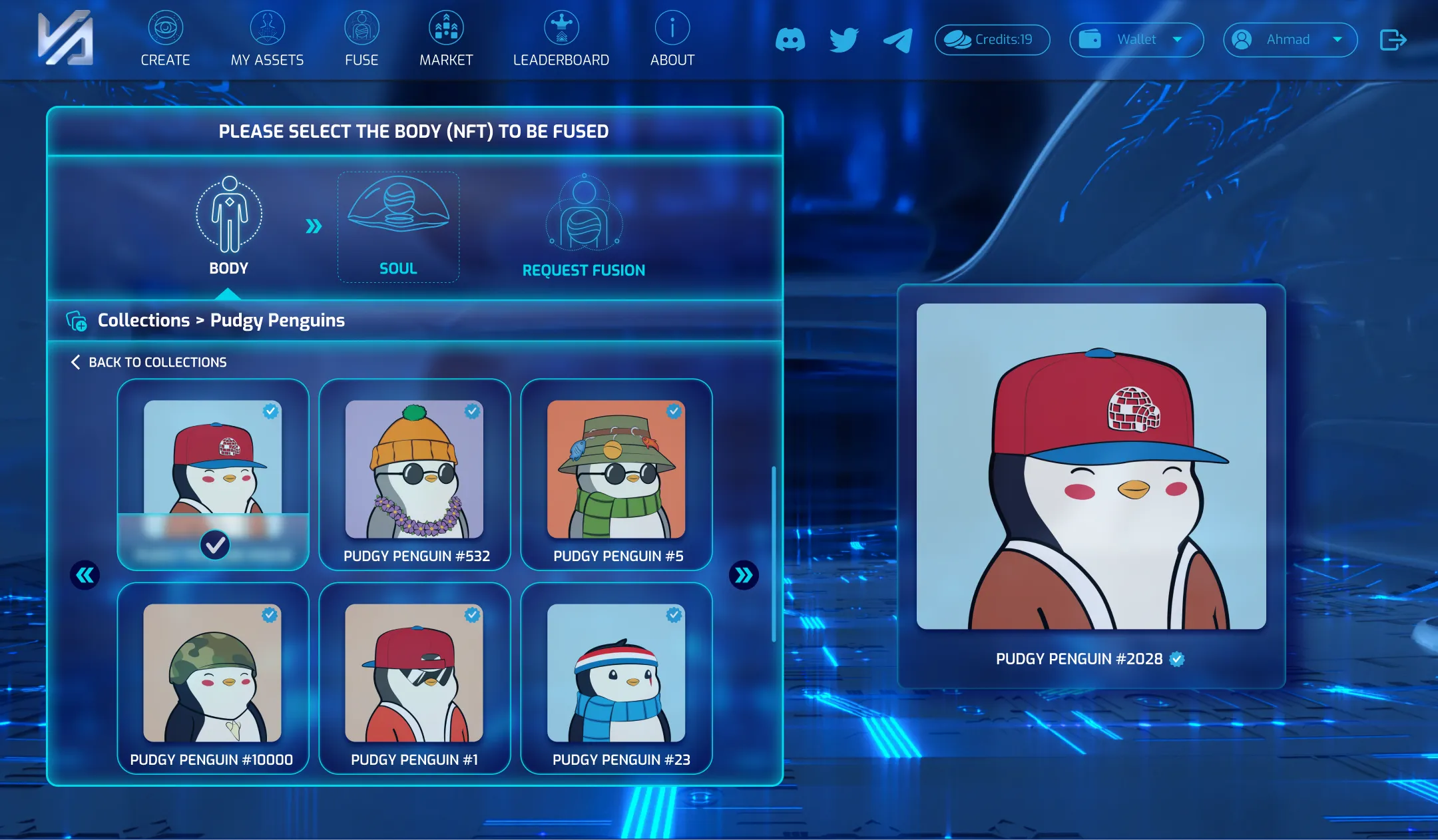The height and width of the screenshot is (840, 1438).
Task: Open the Ahmad profile dropdown
Action: tap(1290, 40)
